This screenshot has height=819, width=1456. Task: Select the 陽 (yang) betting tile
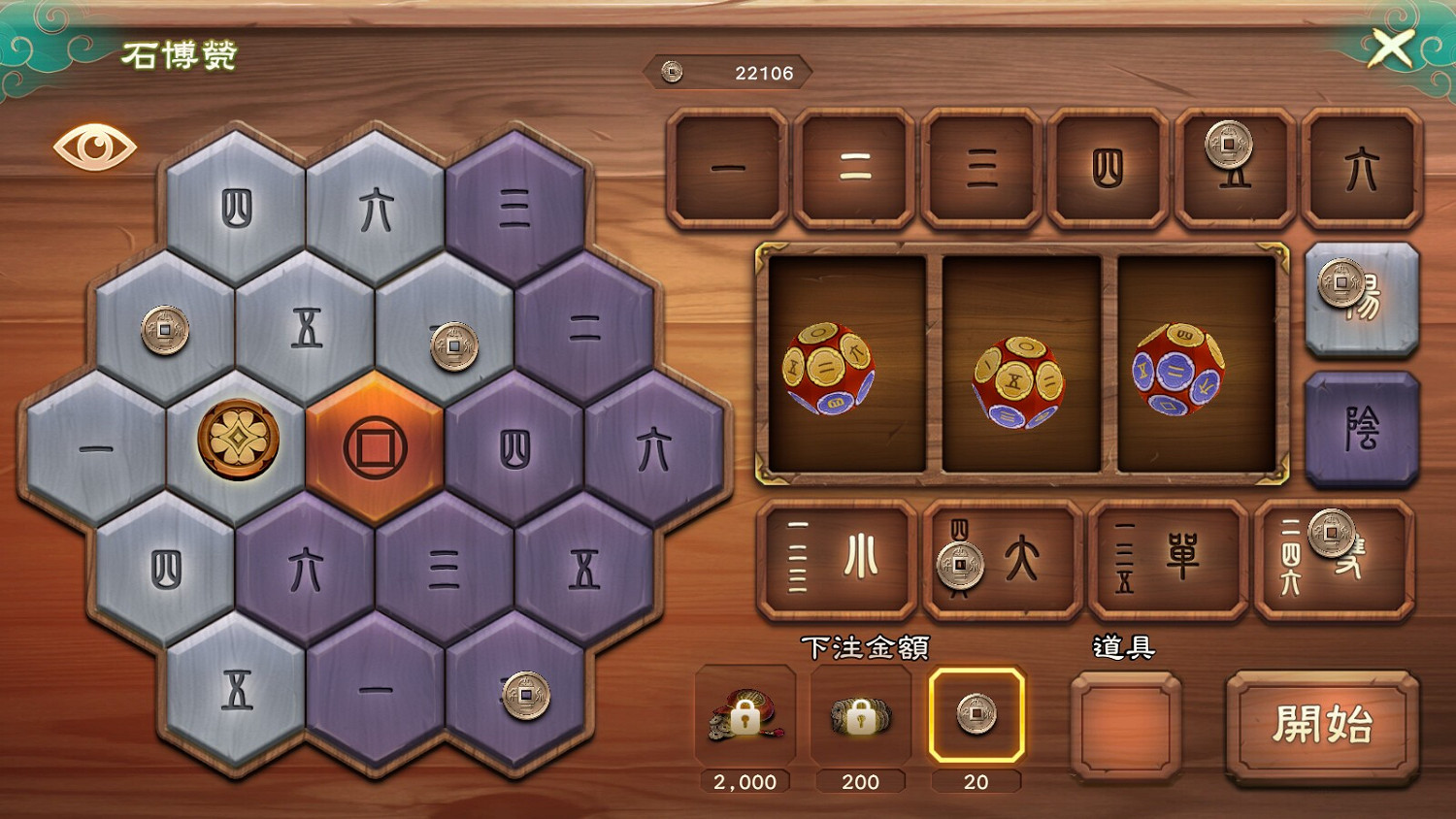1362,301
